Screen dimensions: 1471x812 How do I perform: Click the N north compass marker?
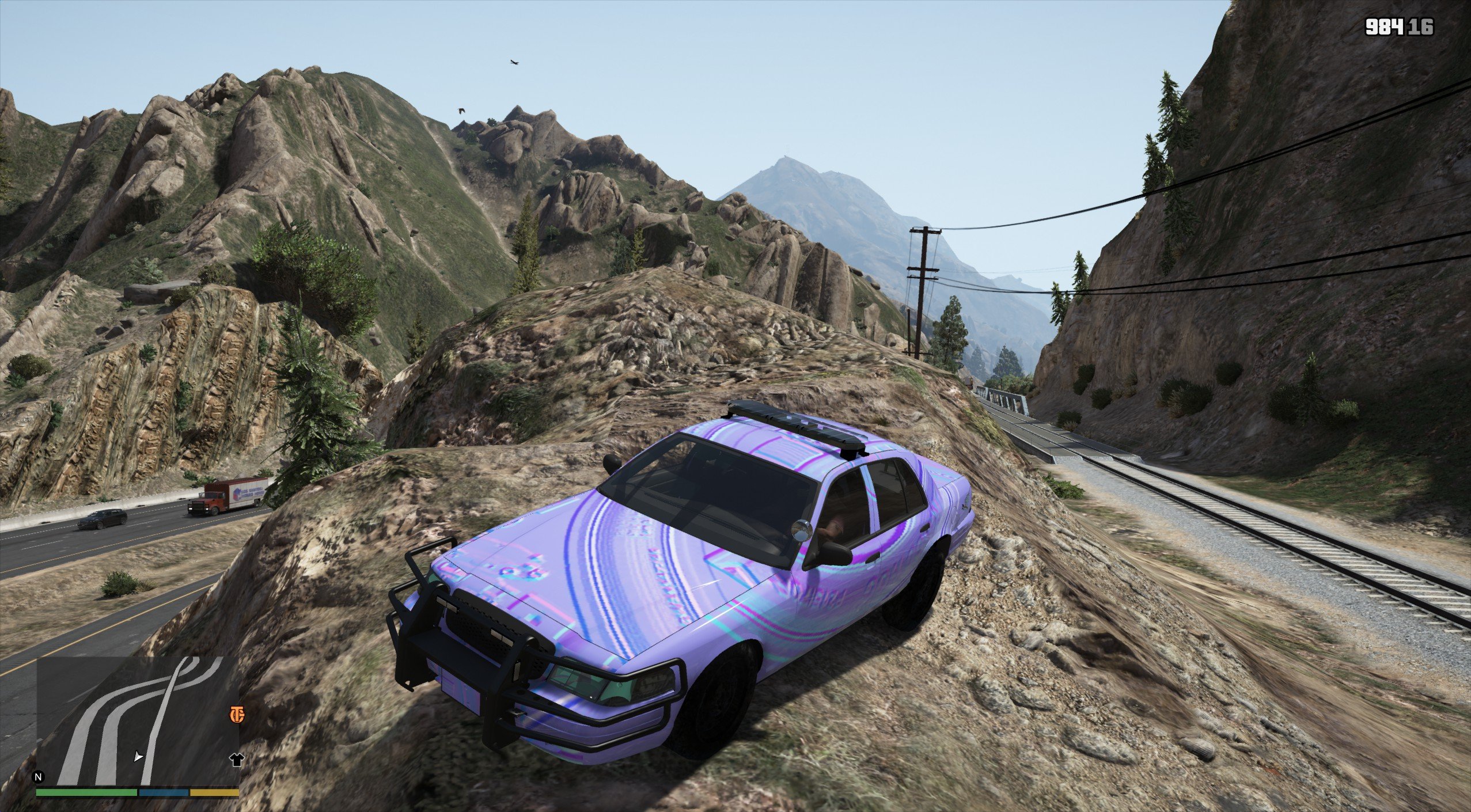(39, 777)
